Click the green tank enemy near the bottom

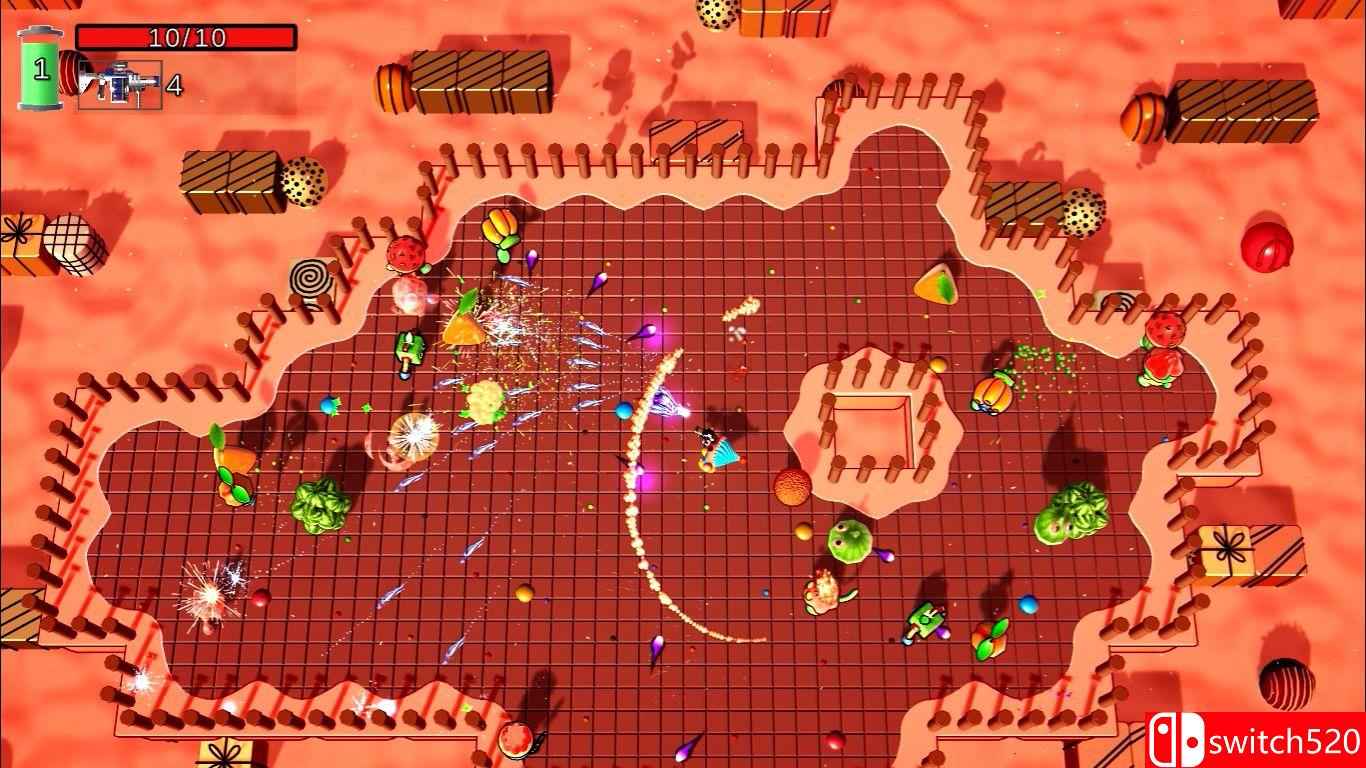(x=925, y=621)
